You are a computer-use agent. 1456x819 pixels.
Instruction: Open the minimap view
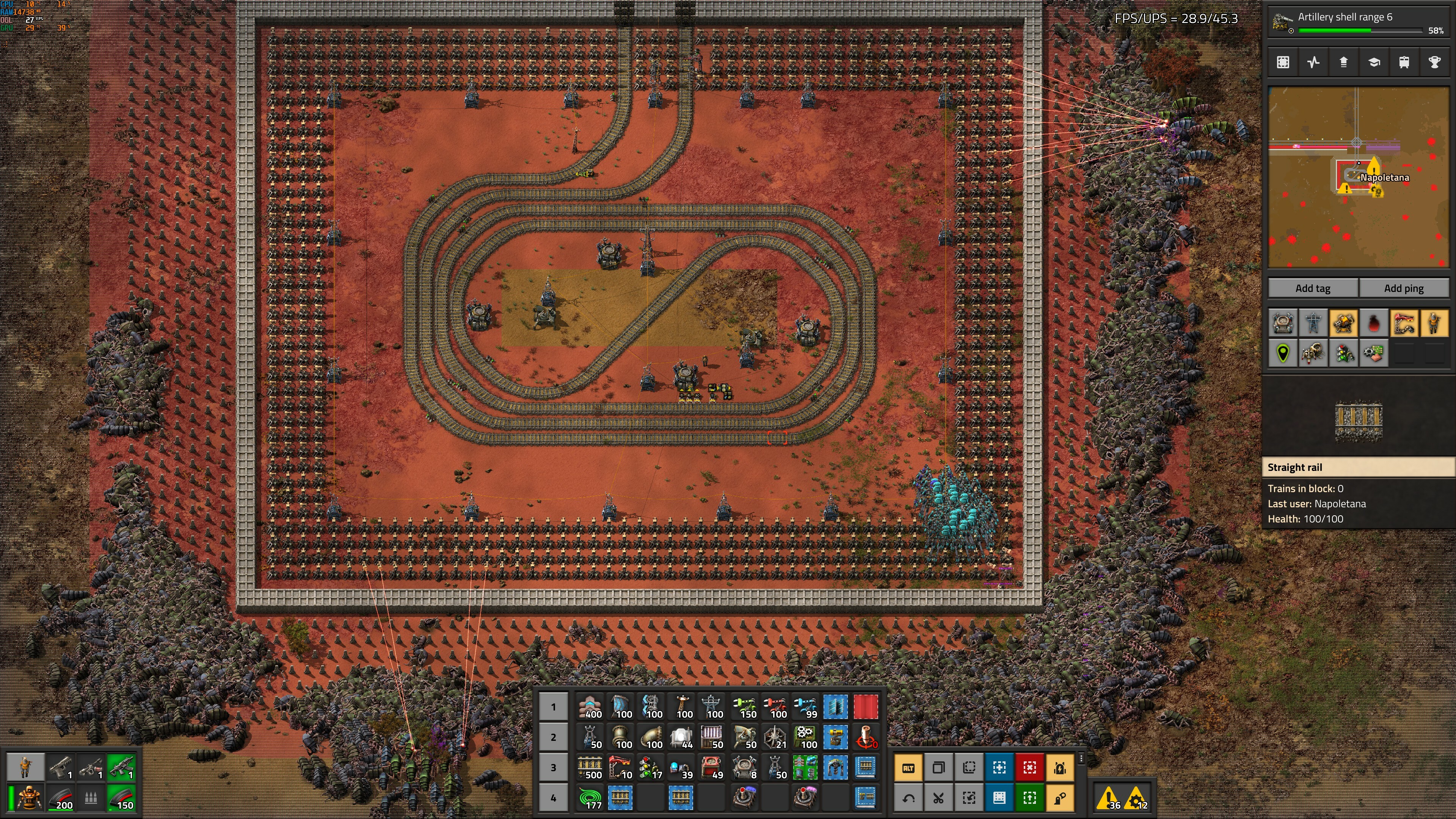[1283, 62]
